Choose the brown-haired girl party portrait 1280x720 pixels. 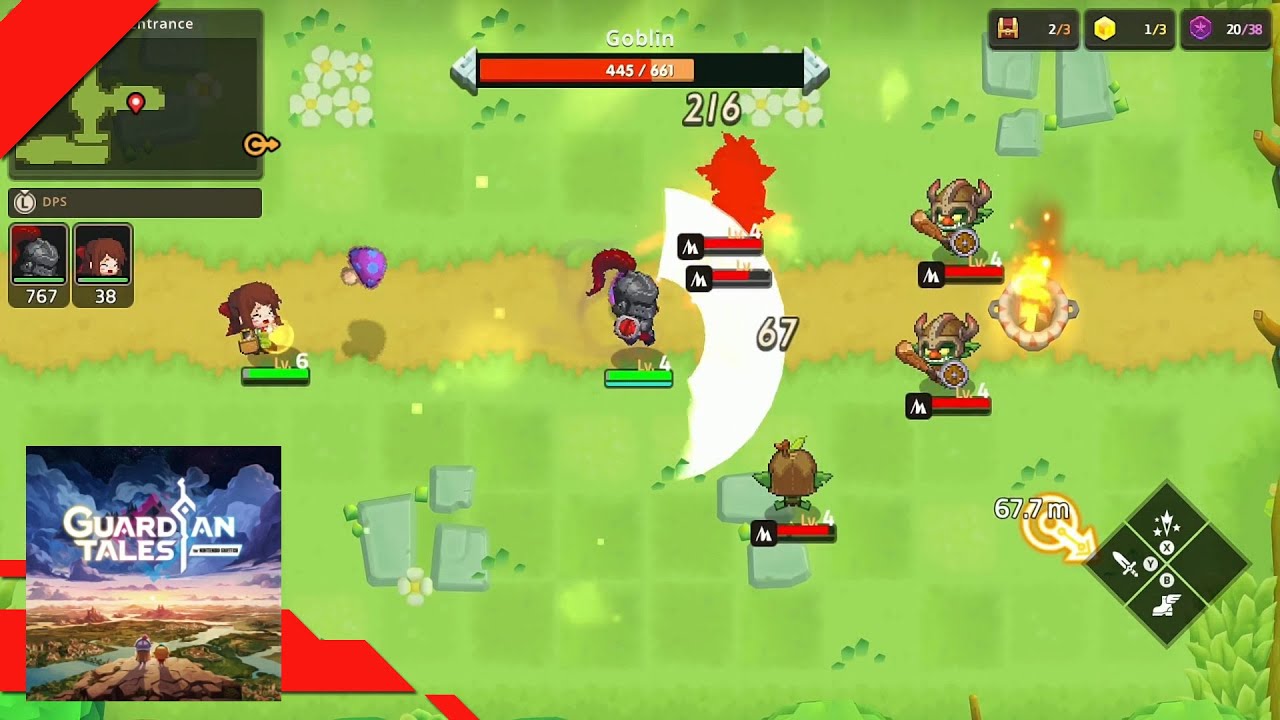point(103,264)
